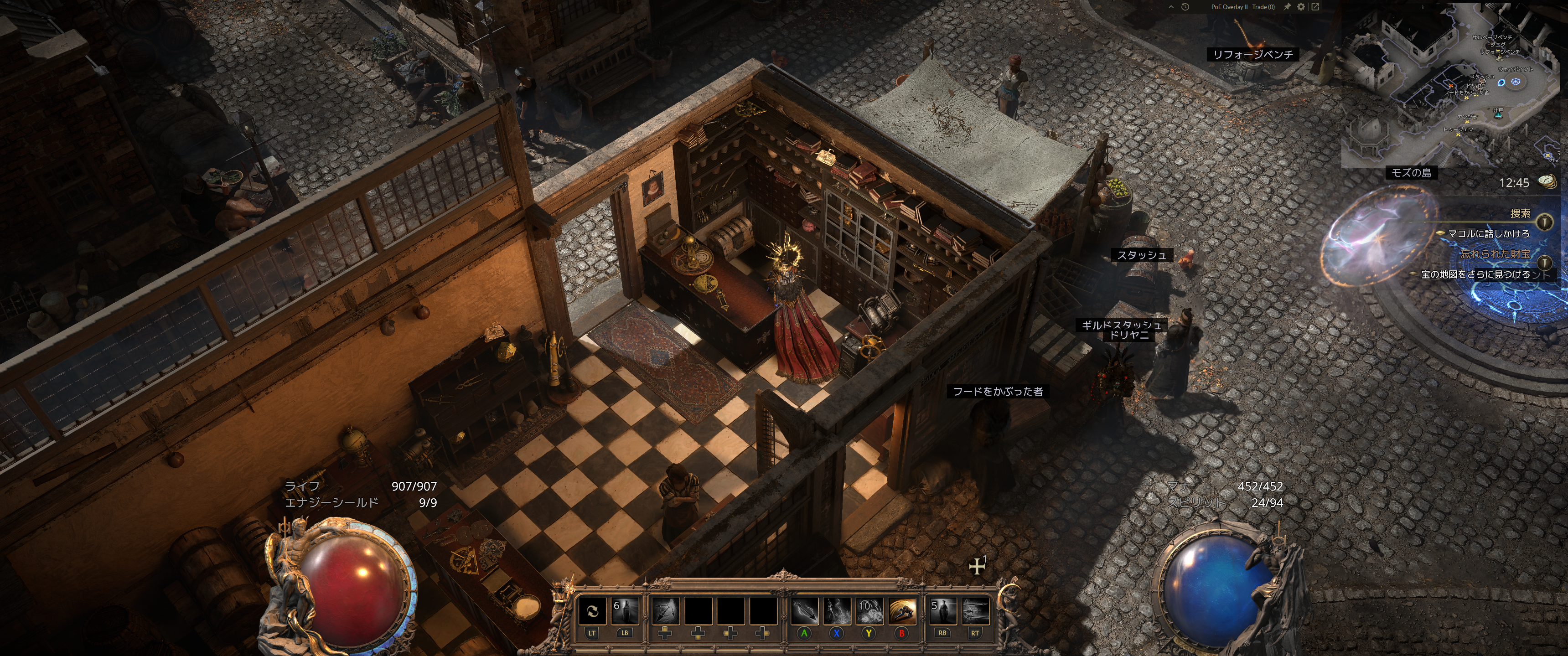Select the 捜索 quest in the tracker
Image resolution: width=1568 pixels, height=656 pixels.
coord(1520,214)
